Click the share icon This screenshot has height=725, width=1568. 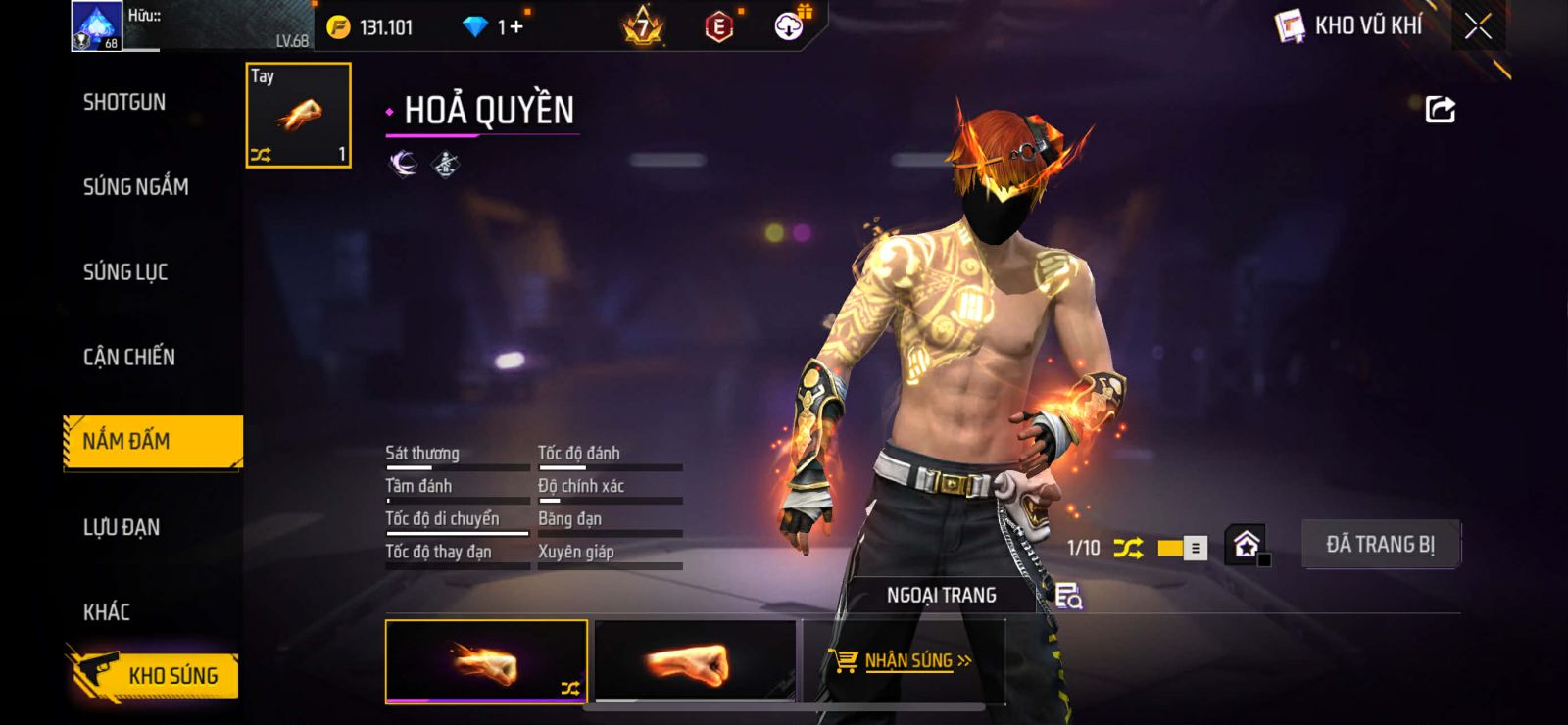click(1440, 109)
